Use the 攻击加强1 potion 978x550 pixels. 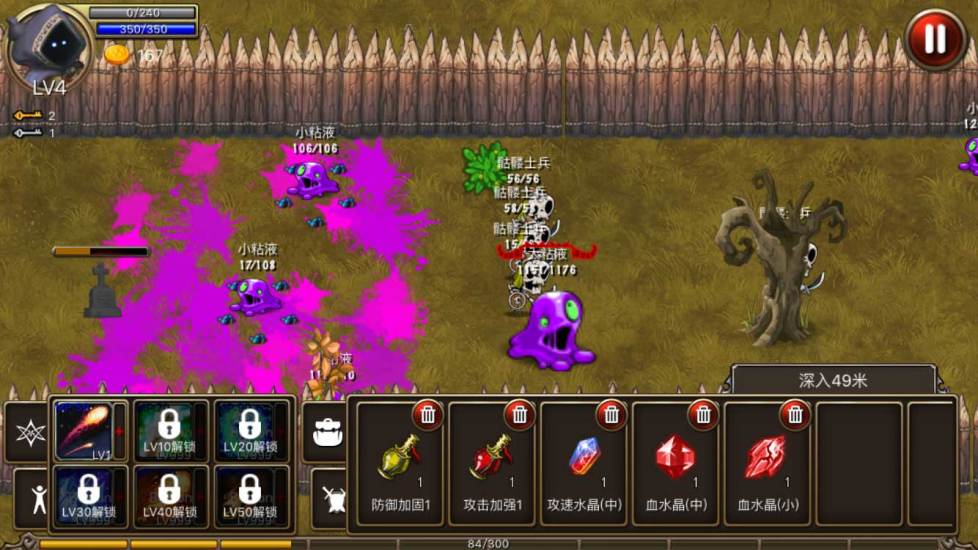(492, 465)
